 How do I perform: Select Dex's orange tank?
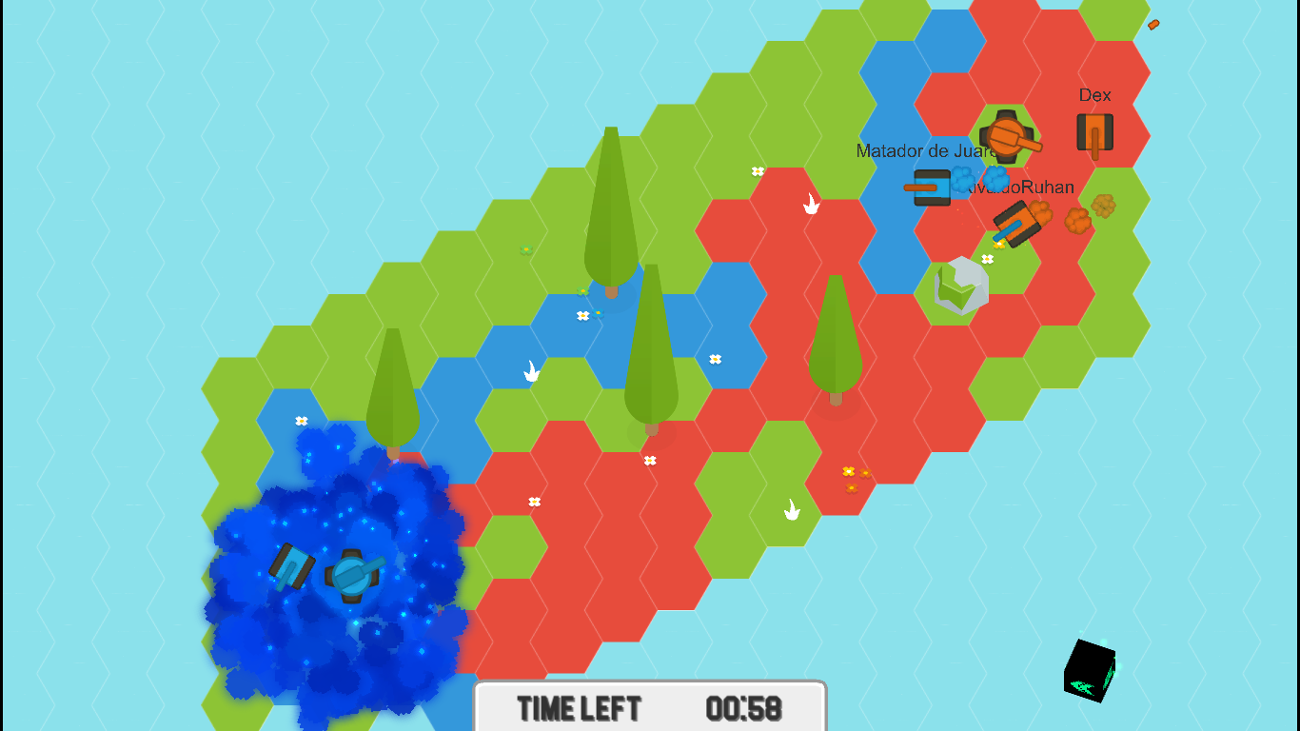click(x=1094, y=132)
